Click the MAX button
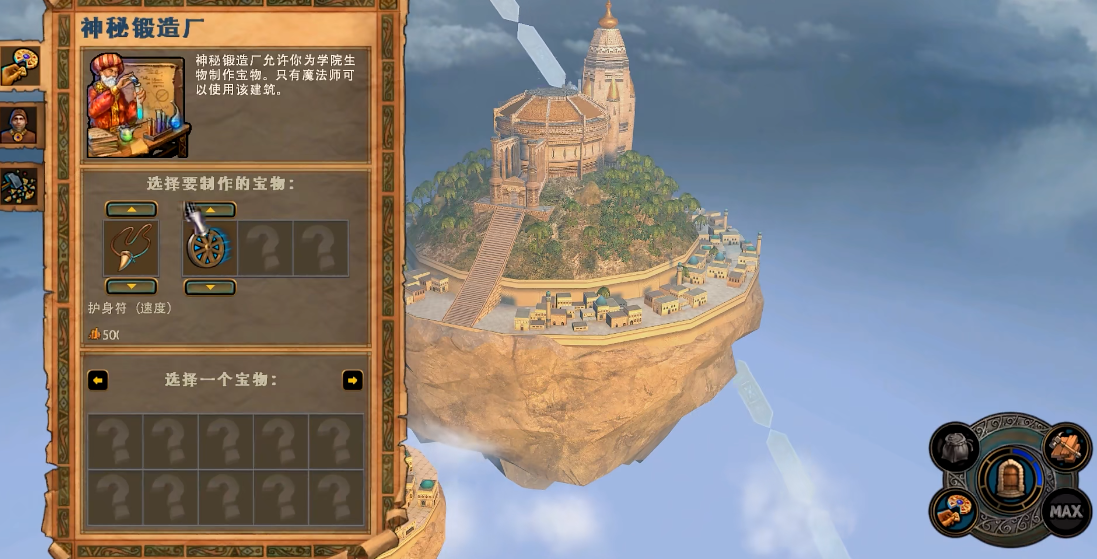The image size is (1097, 559). pos(1065,511)
